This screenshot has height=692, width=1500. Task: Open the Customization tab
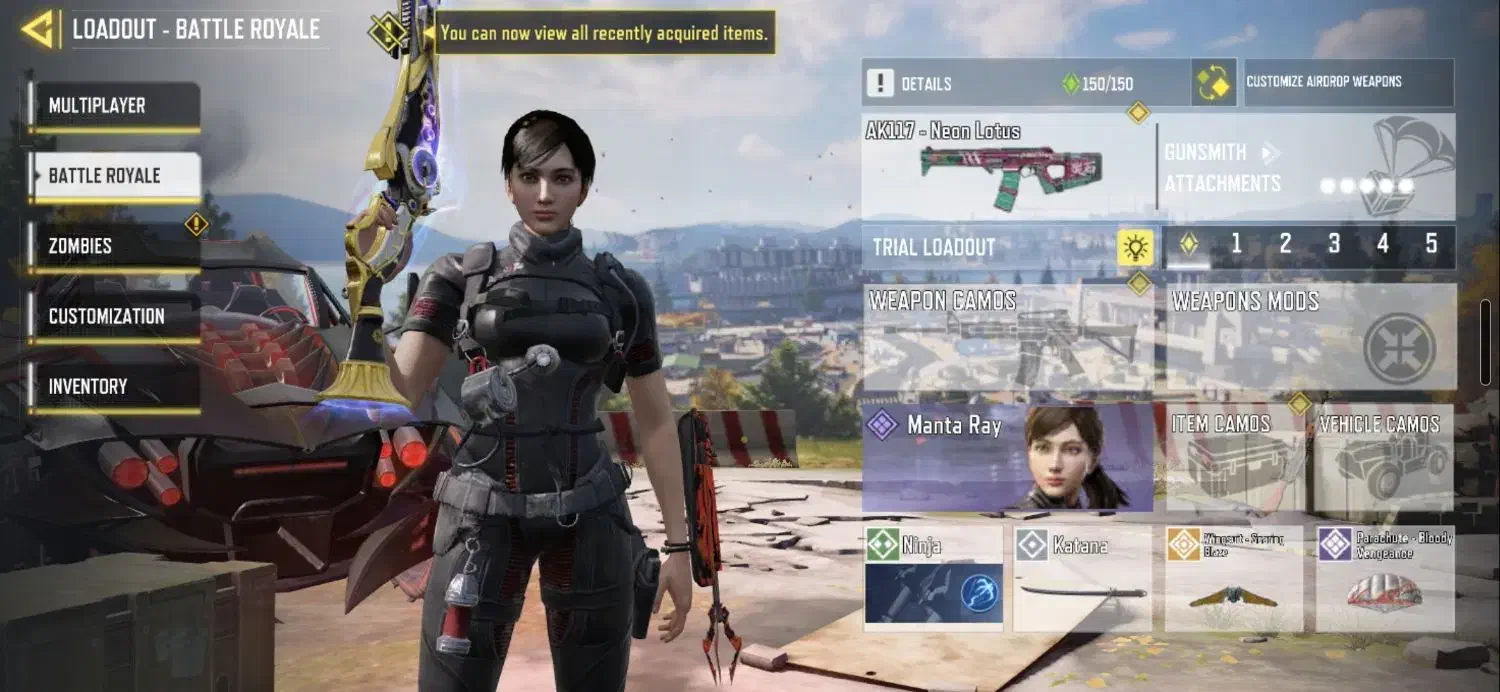pyautogui.click(x=114, y=316)
